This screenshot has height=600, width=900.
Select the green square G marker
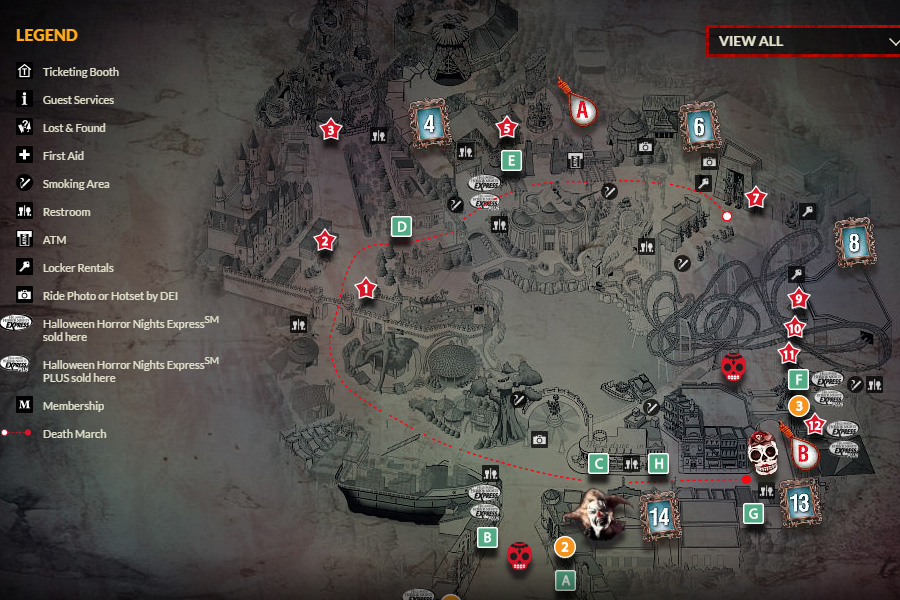754,514
